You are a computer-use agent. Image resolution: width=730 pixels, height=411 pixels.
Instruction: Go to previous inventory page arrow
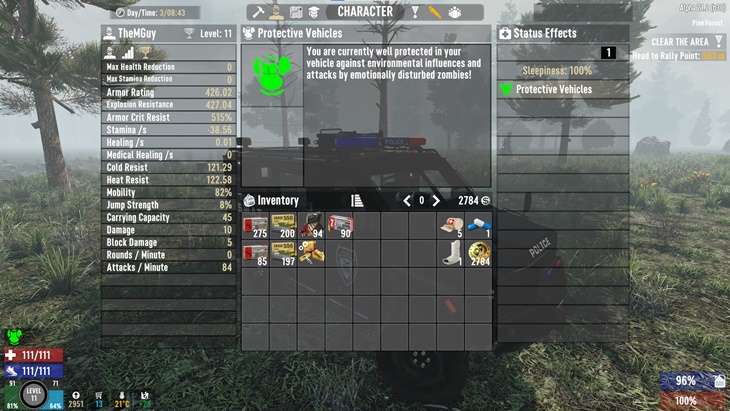[x=407, y=201]
